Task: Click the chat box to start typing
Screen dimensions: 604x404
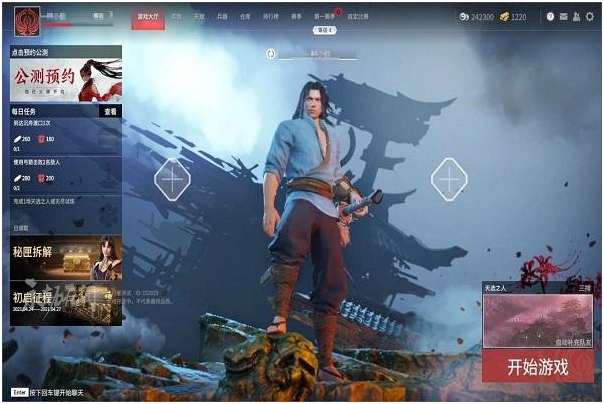Action: point(60,391)
